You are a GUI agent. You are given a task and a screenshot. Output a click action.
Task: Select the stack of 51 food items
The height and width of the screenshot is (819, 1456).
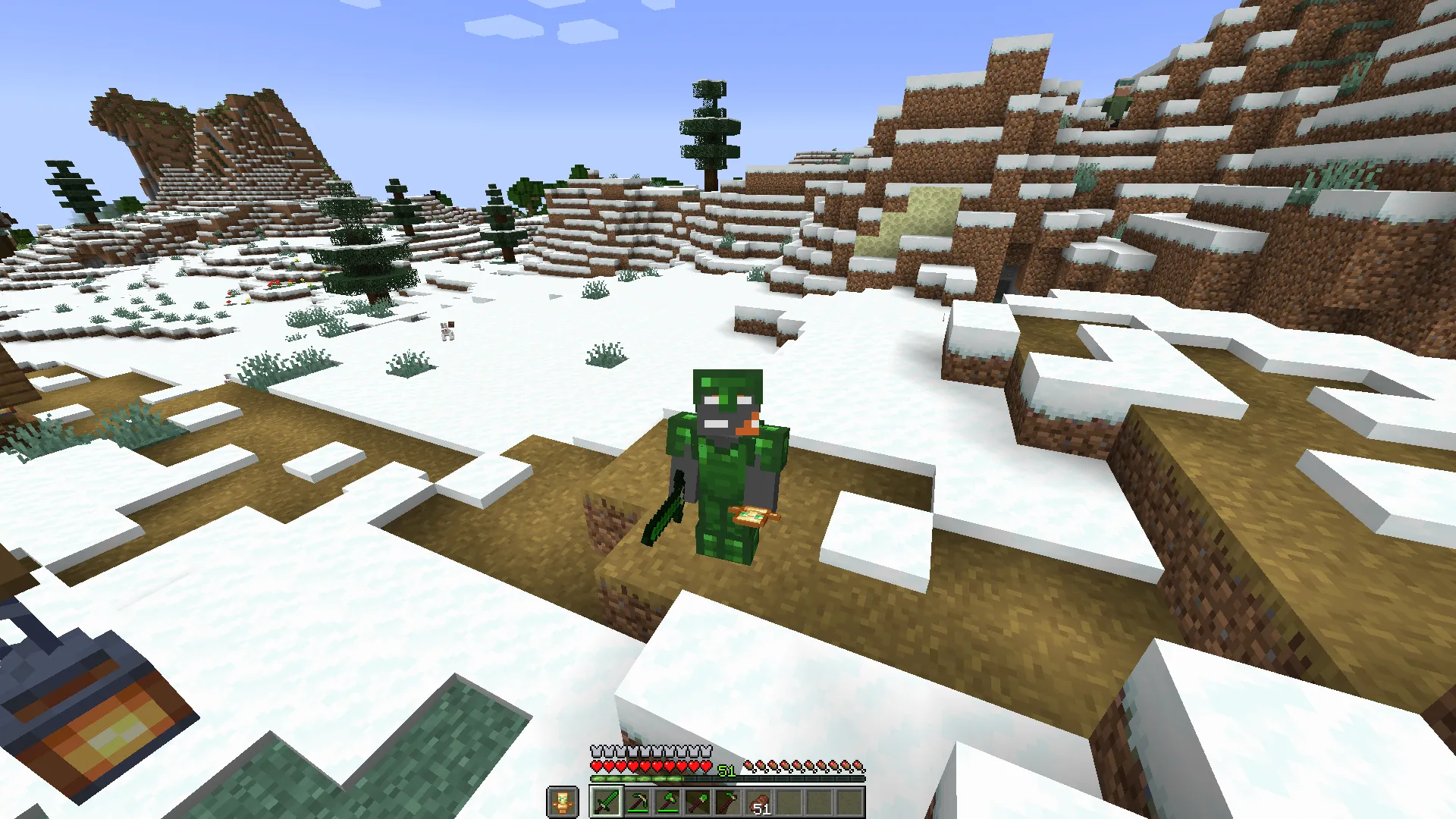(761, 802)
